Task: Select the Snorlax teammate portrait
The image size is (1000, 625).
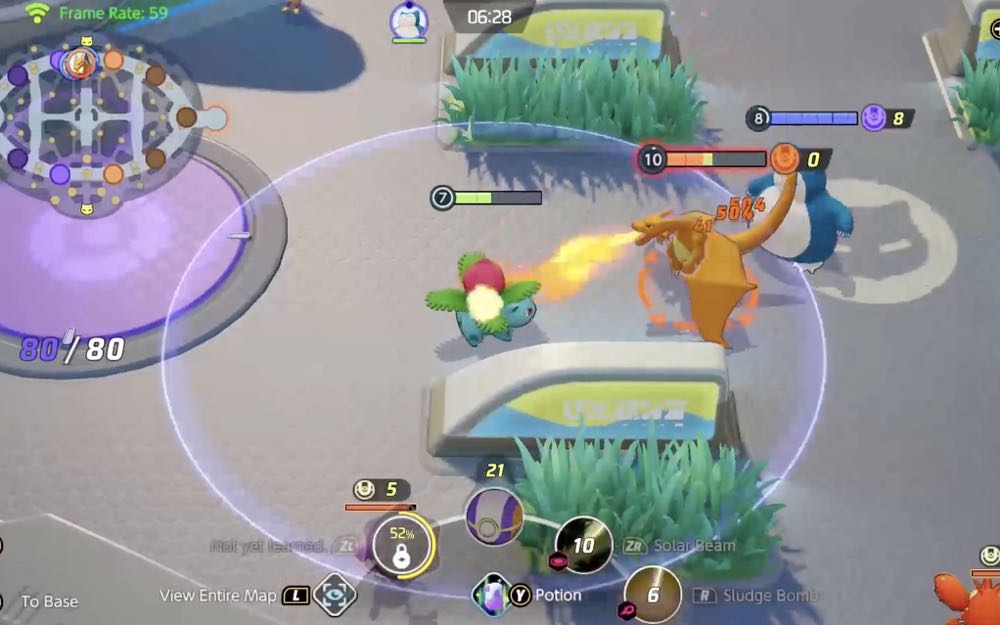Action: (x=408, y=20)
